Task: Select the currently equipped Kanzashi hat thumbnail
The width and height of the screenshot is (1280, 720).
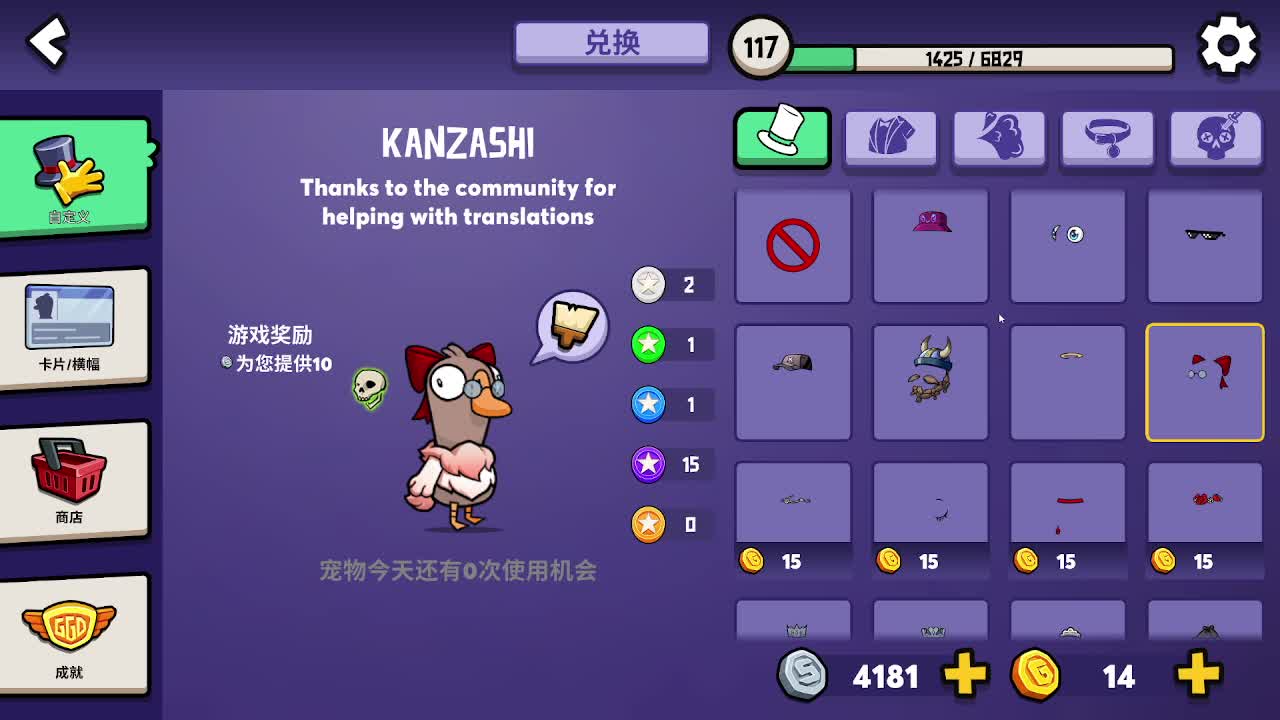Action: 1204,382
